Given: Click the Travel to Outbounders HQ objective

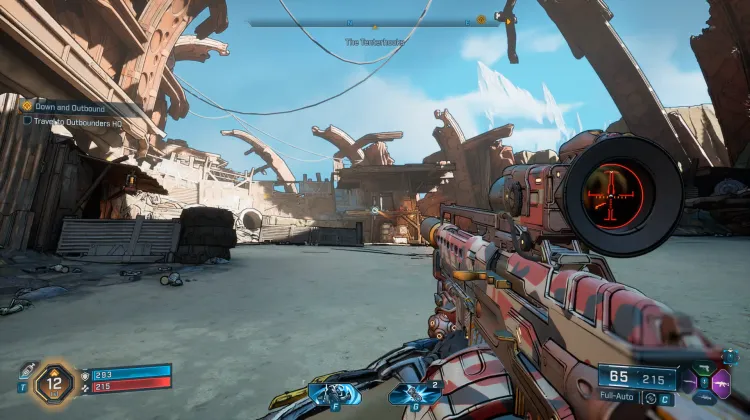Looking at the screenshot, I should coord(74,120).
